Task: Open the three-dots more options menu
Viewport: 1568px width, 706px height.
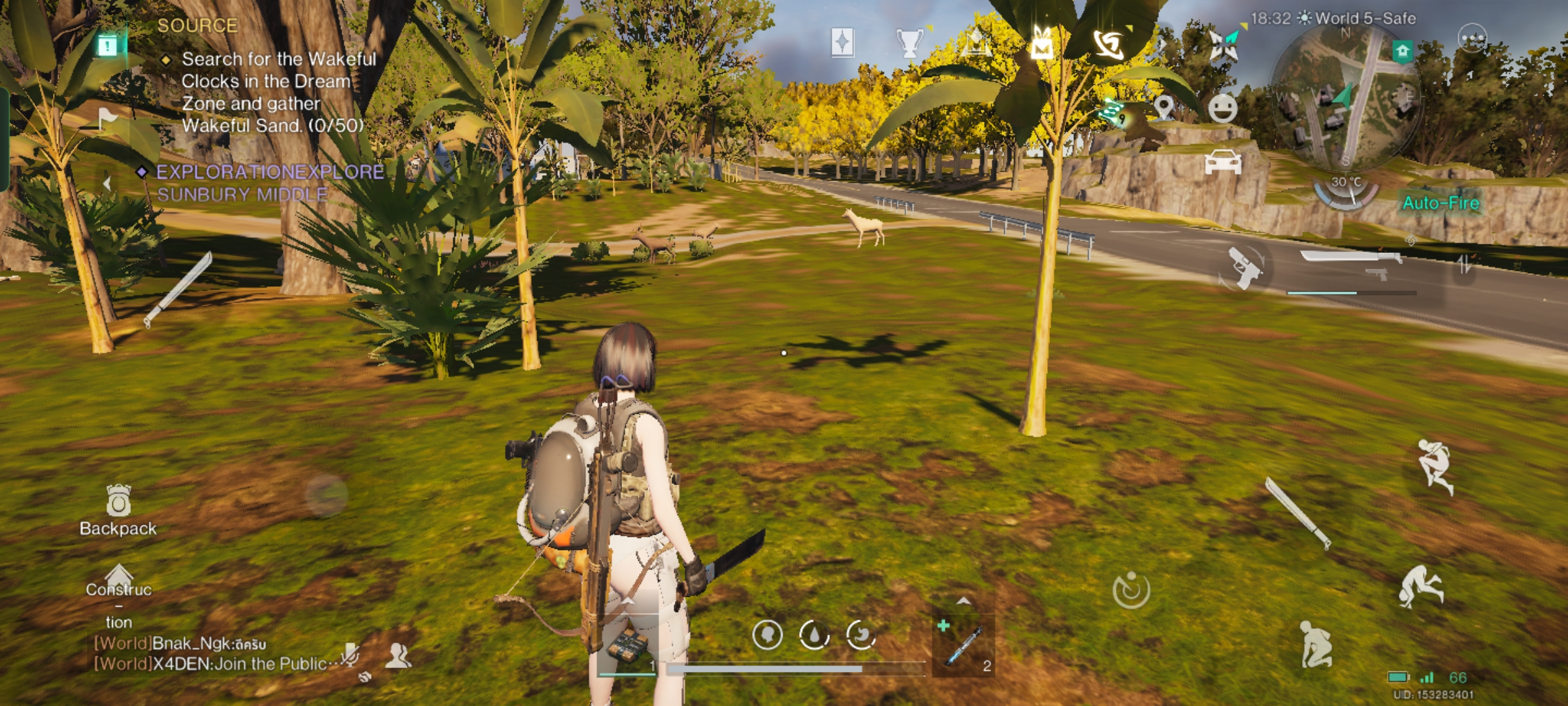Action: [1472, 39]
